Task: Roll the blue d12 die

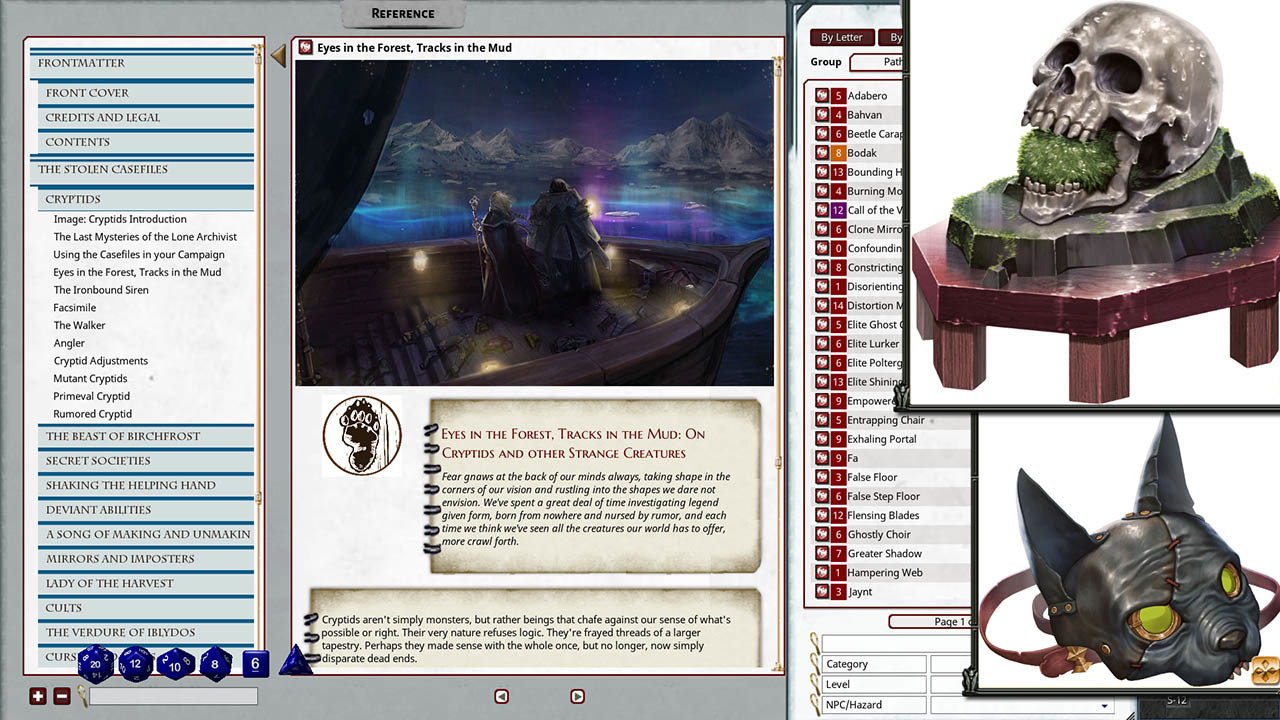Action: [x=134, y=664]
